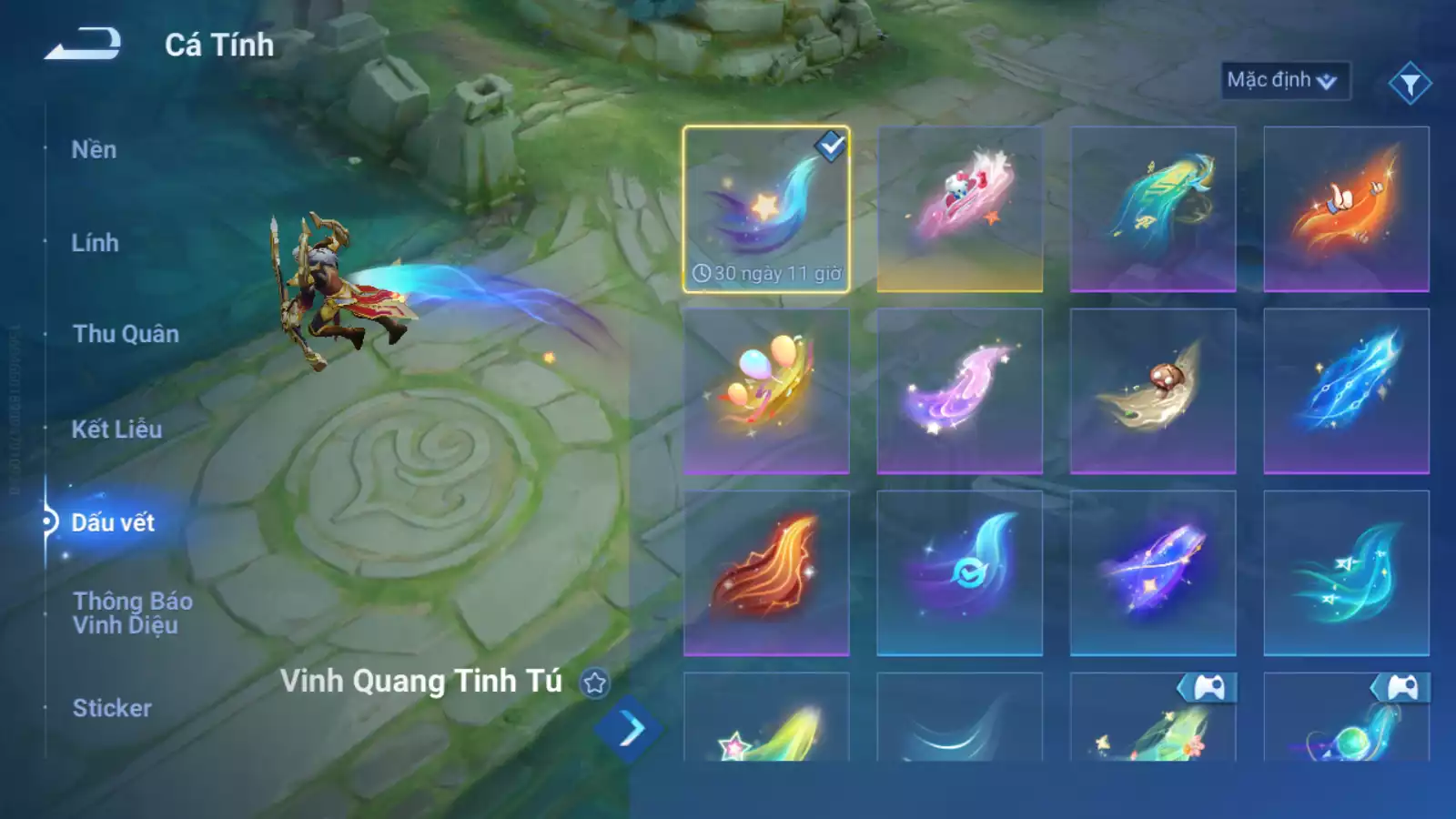Toggle favorite star next to Vinh Quang Tinh Tú

[595, 682]
